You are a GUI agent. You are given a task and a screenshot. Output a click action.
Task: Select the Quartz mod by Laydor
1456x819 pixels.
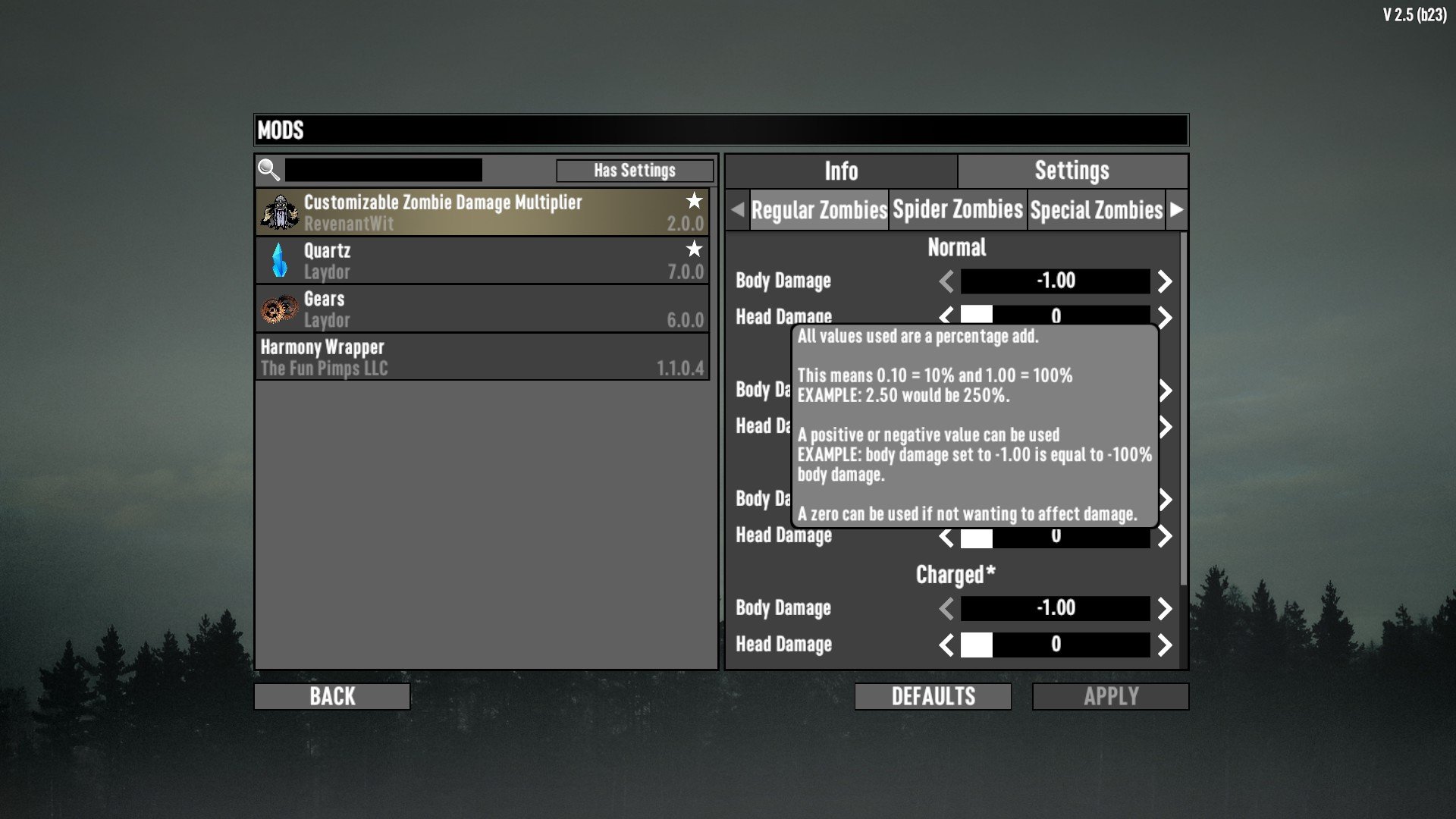(x=470, y=261)
